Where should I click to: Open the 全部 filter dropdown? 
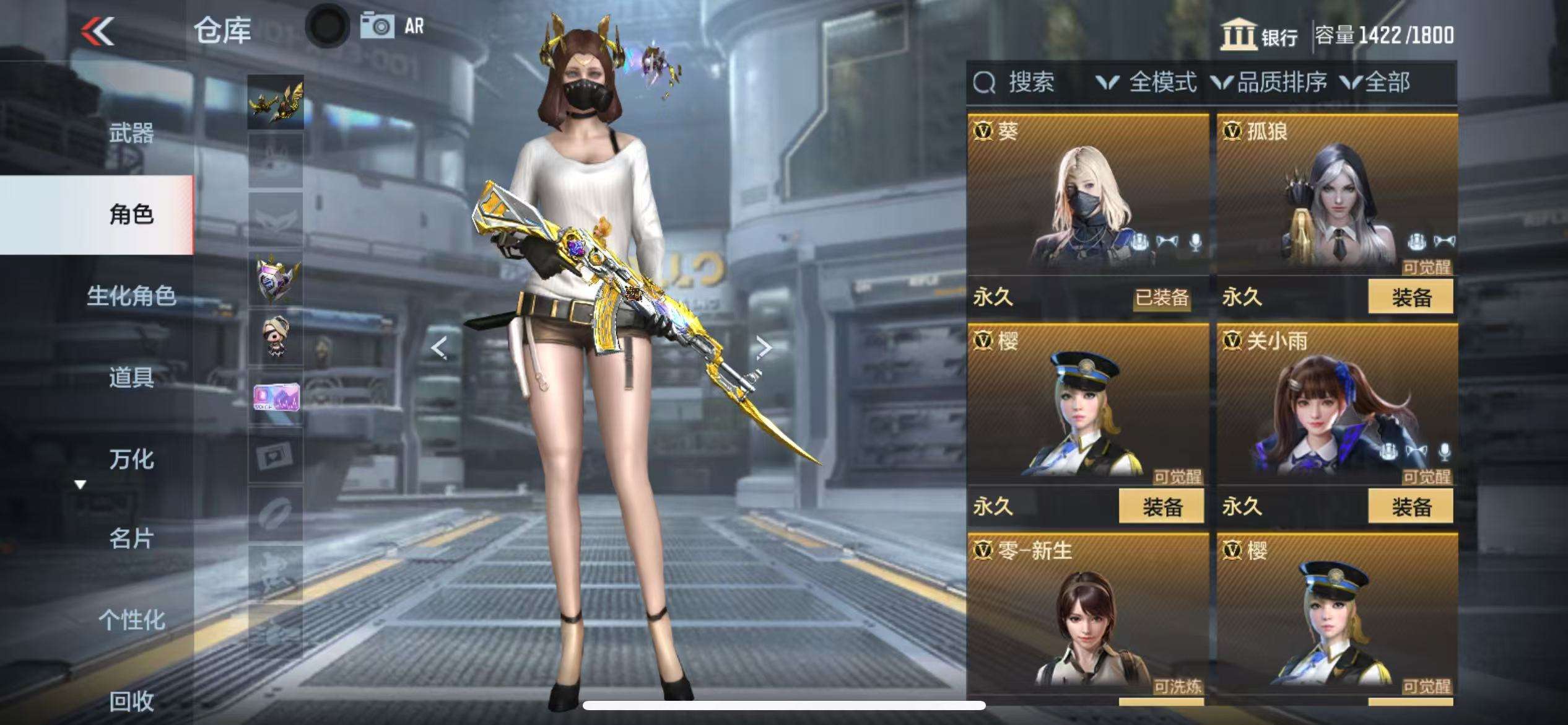click(1376, 82)
